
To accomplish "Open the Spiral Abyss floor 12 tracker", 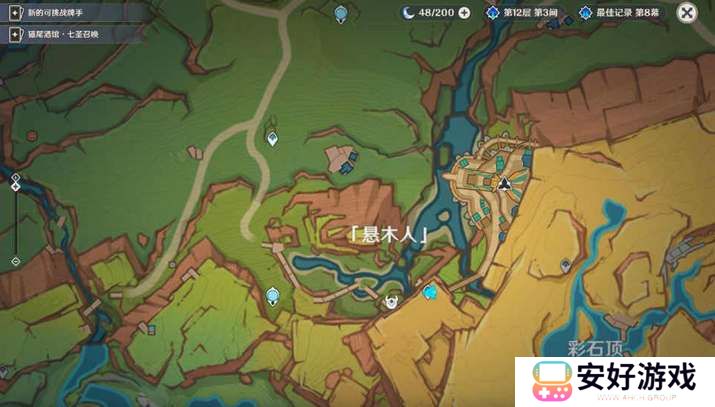I will 522,12.
